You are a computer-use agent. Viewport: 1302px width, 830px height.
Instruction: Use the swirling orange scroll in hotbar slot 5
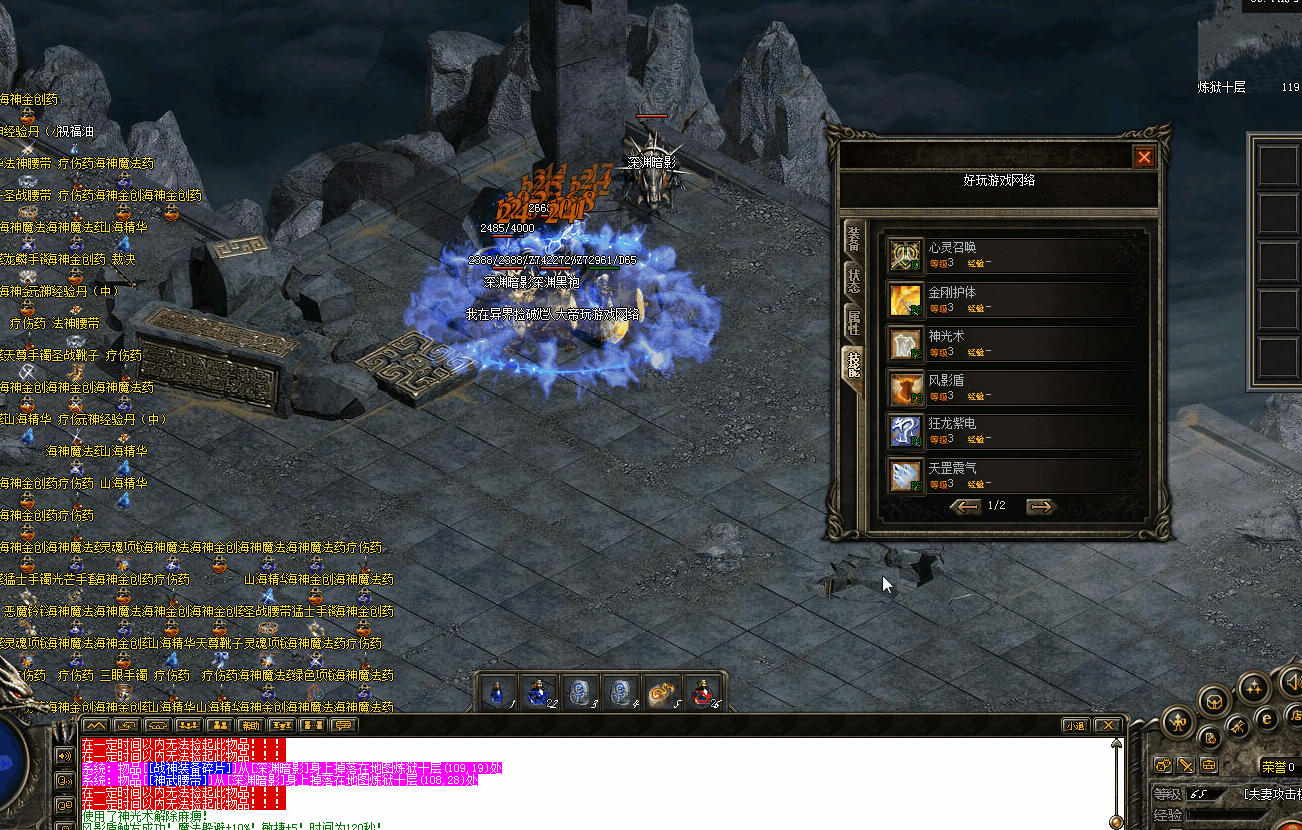point(660,692)
